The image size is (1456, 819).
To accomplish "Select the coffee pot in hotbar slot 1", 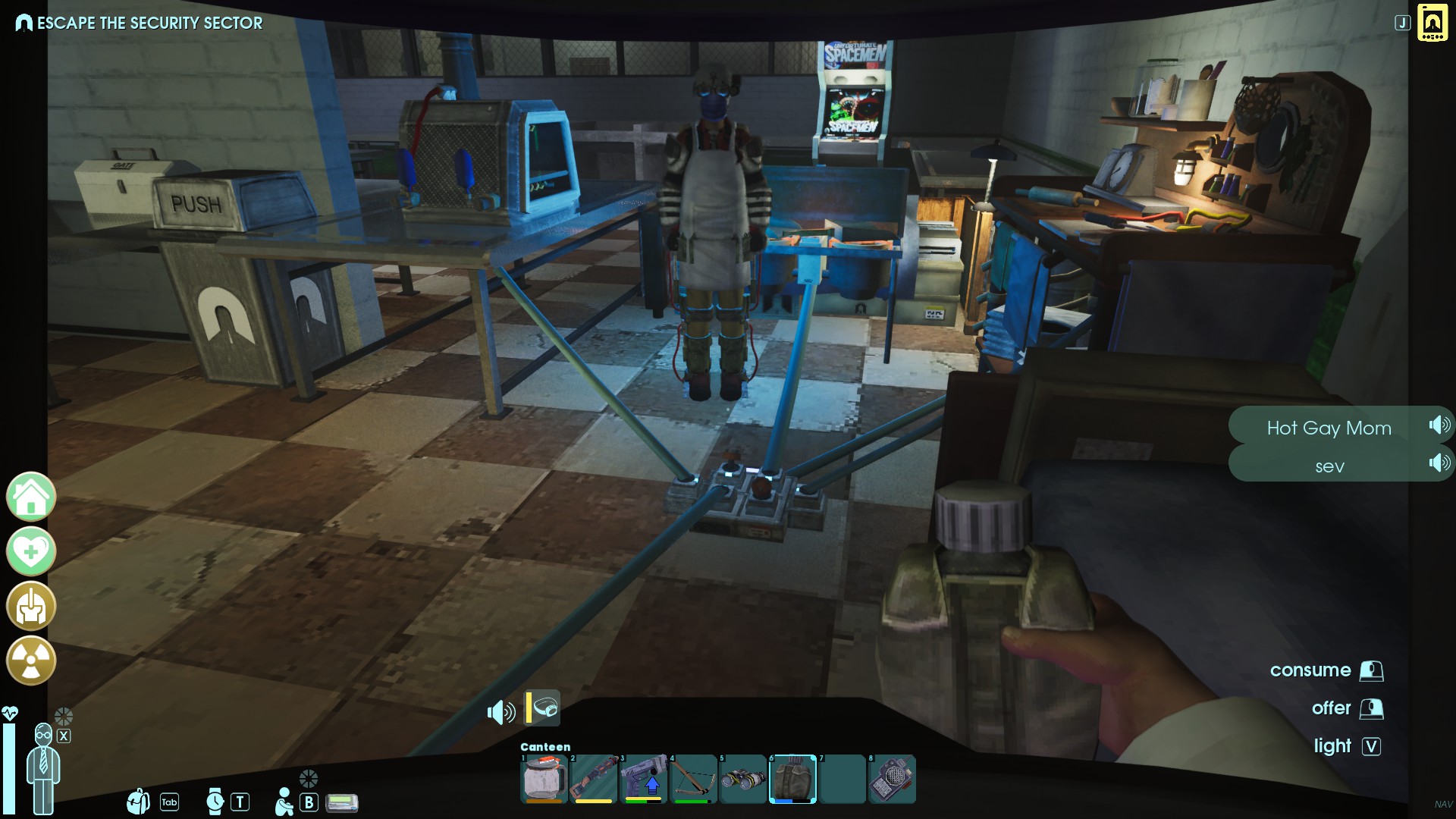I will tap(544, 779).
